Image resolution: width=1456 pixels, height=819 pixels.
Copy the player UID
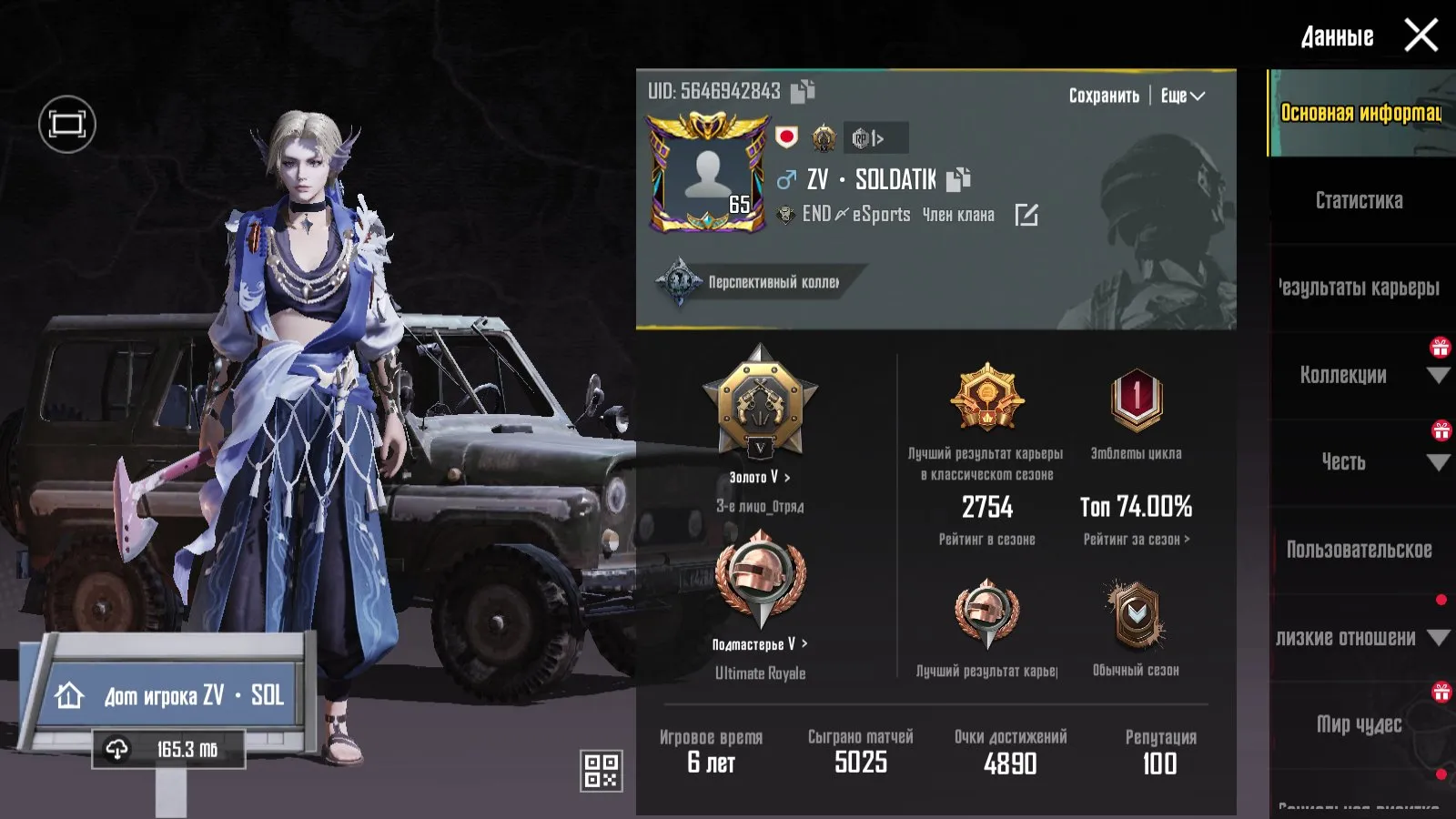tap(803, 91)
